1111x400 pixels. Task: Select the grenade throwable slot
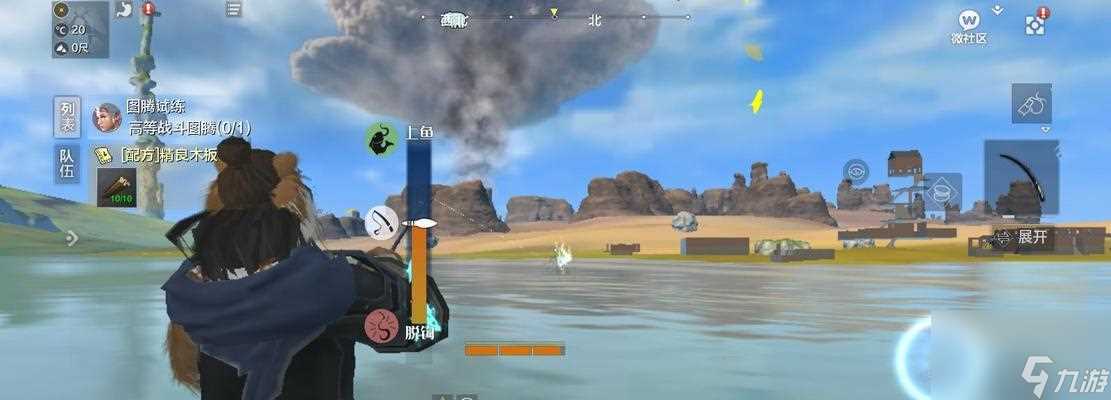(x=1031, y=103)
